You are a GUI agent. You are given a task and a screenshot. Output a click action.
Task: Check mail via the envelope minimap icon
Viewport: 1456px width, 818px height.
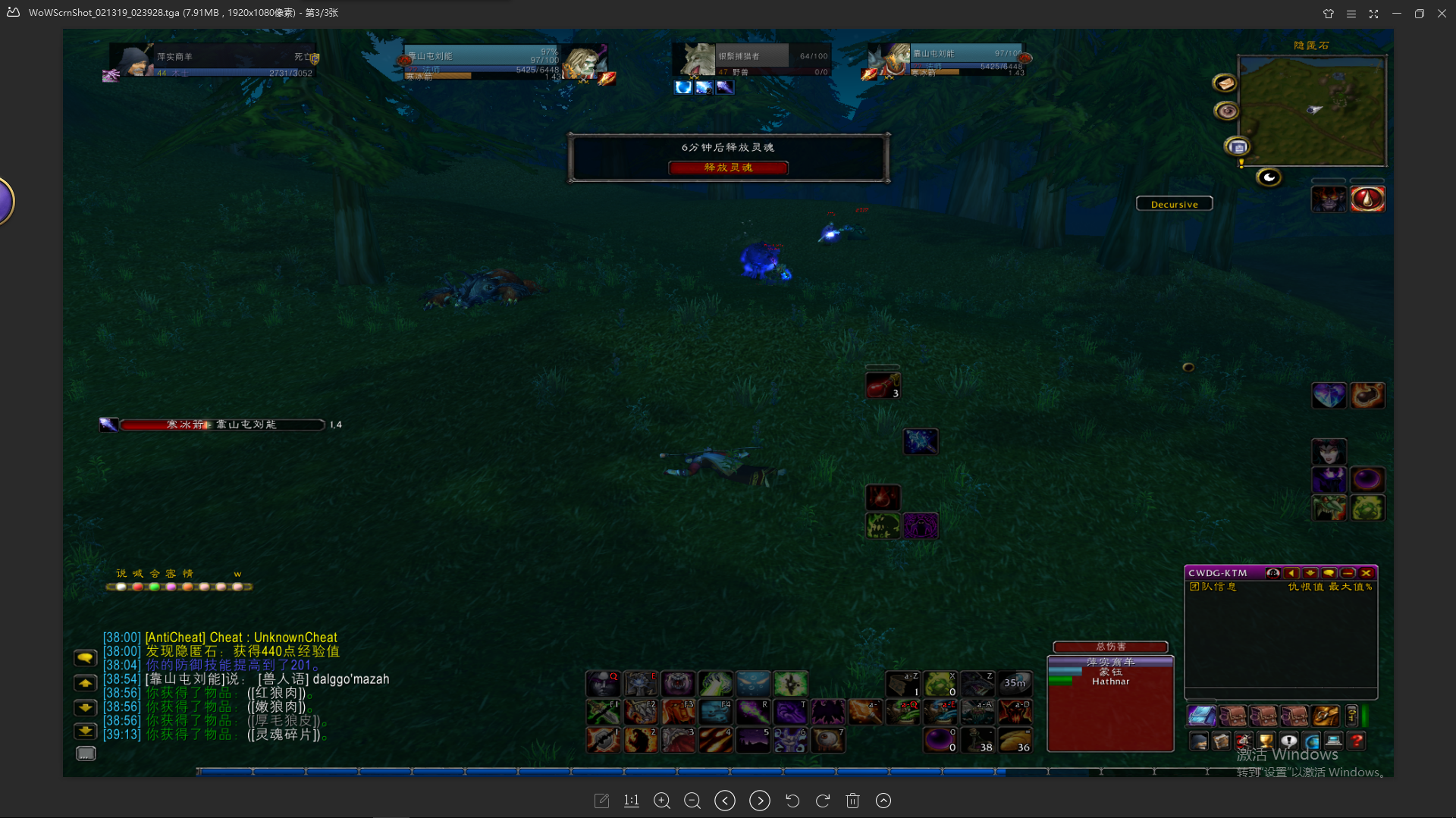point(1225,83)
